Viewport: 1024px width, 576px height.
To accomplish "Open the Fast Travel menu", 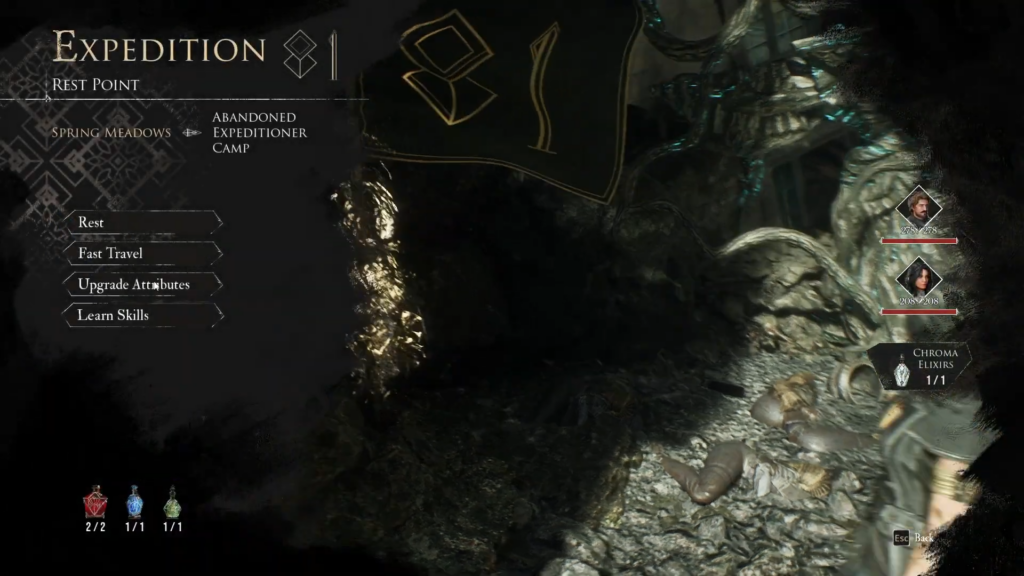I will pos(142,253).
